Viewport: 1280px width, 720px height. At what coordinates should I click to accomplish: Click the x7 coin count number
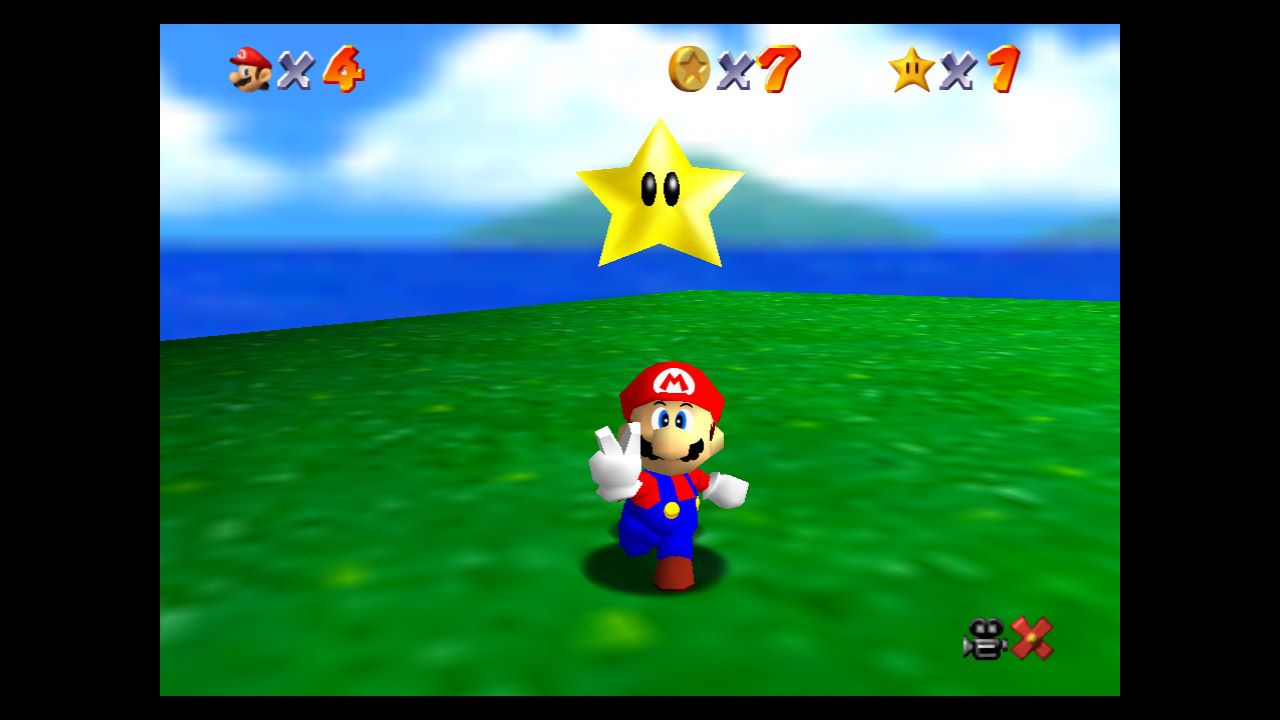(780, 67)
